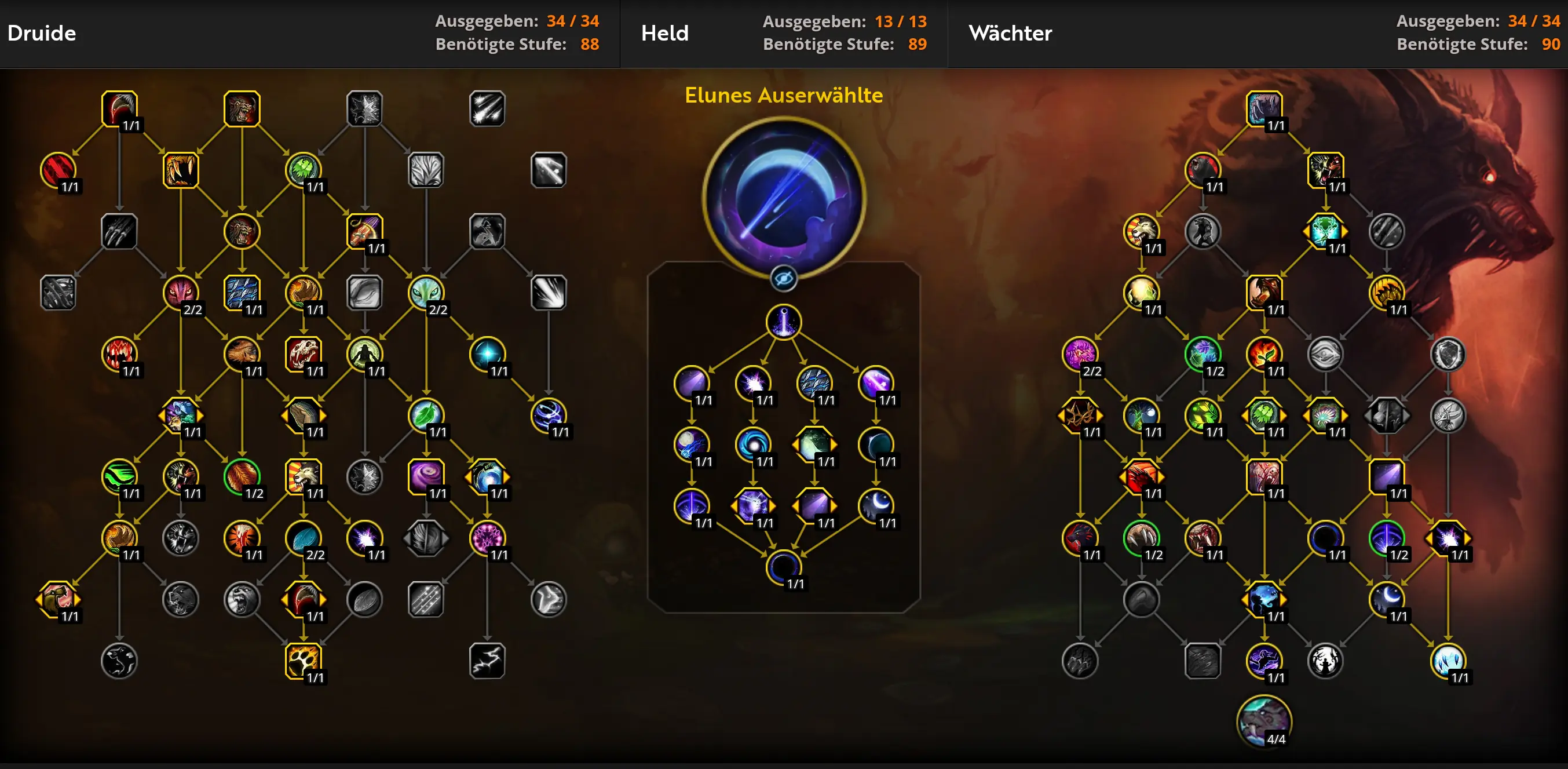The image size is (1568, 769).
Task: Pick the orange paw print talent in Druide tree
Action: tap(302, 660)
